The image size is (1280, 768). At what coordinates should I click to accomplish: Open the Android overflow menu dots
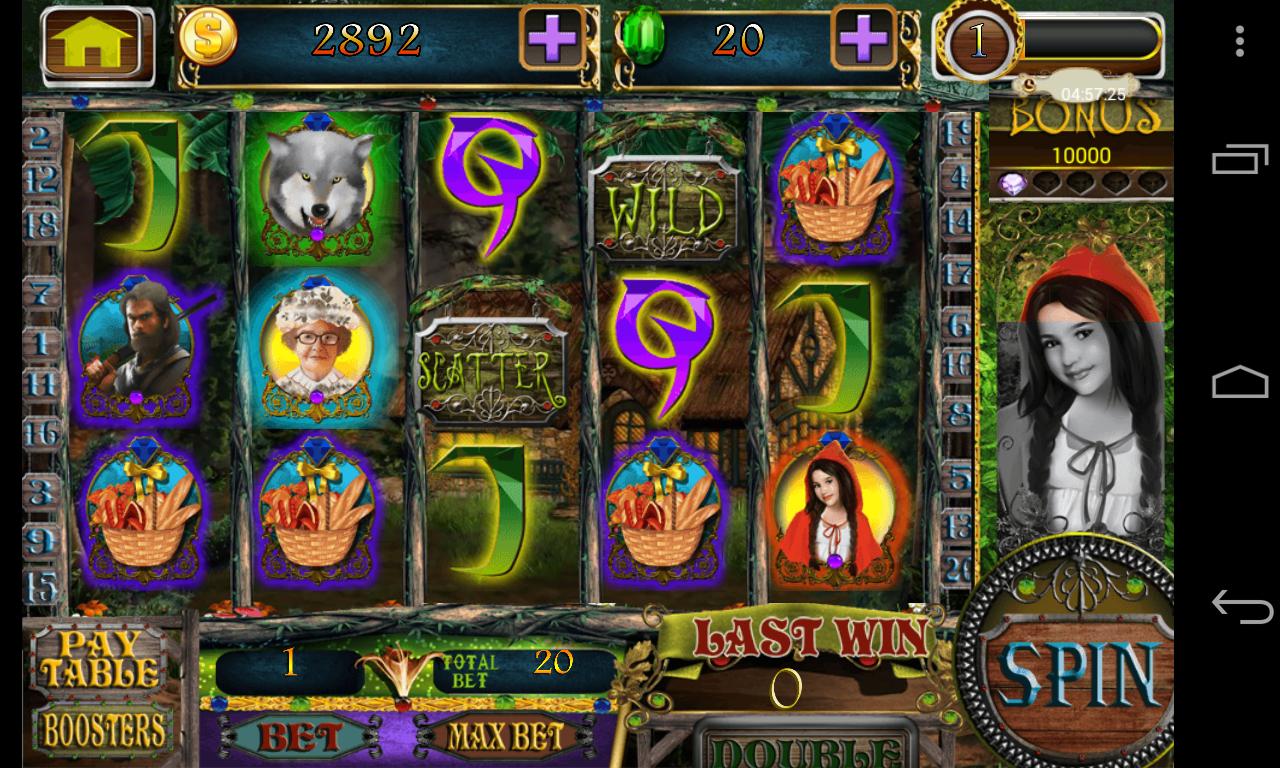tap(1240, 41)
